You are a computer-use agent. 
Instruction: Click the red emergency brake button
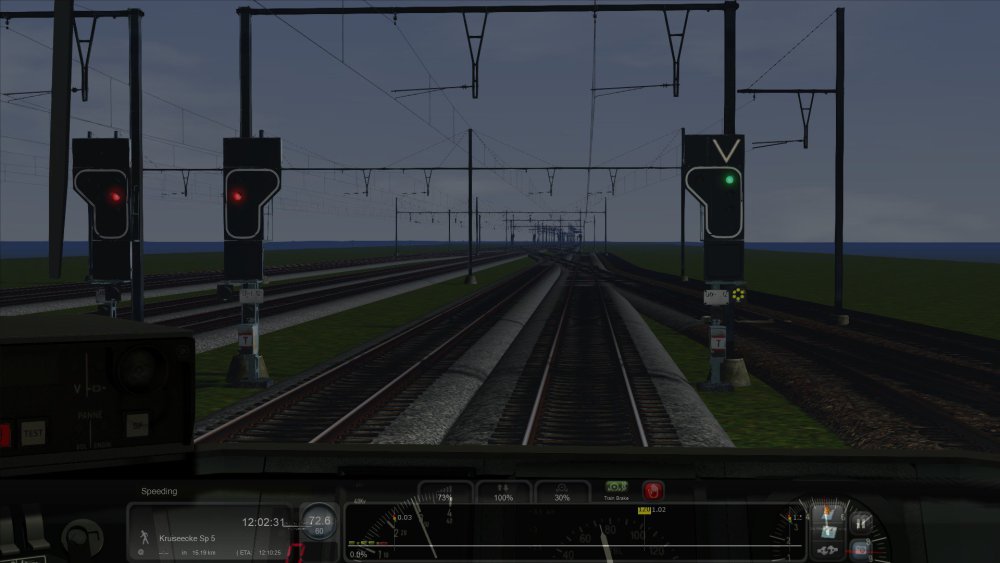coord(653,490)
